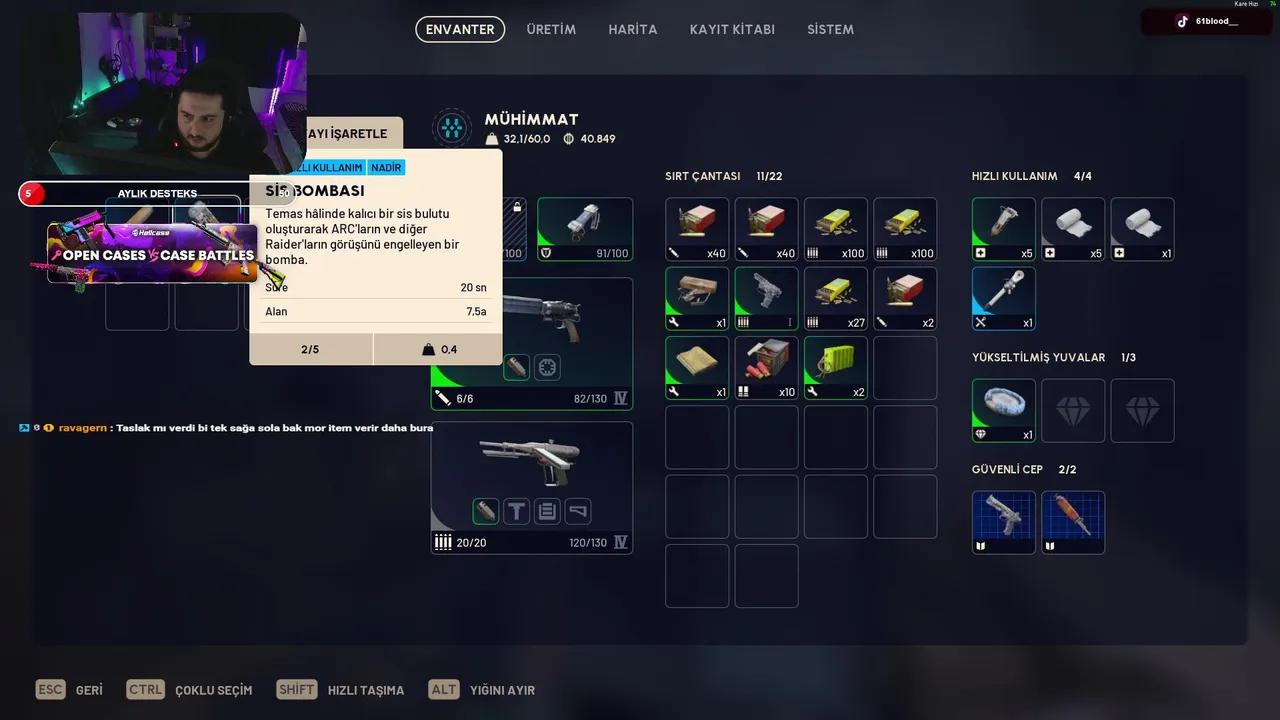Select the shield slot showing 91/100
The height and width of the screenshot is (720, 1280).
tap(585, 229)
